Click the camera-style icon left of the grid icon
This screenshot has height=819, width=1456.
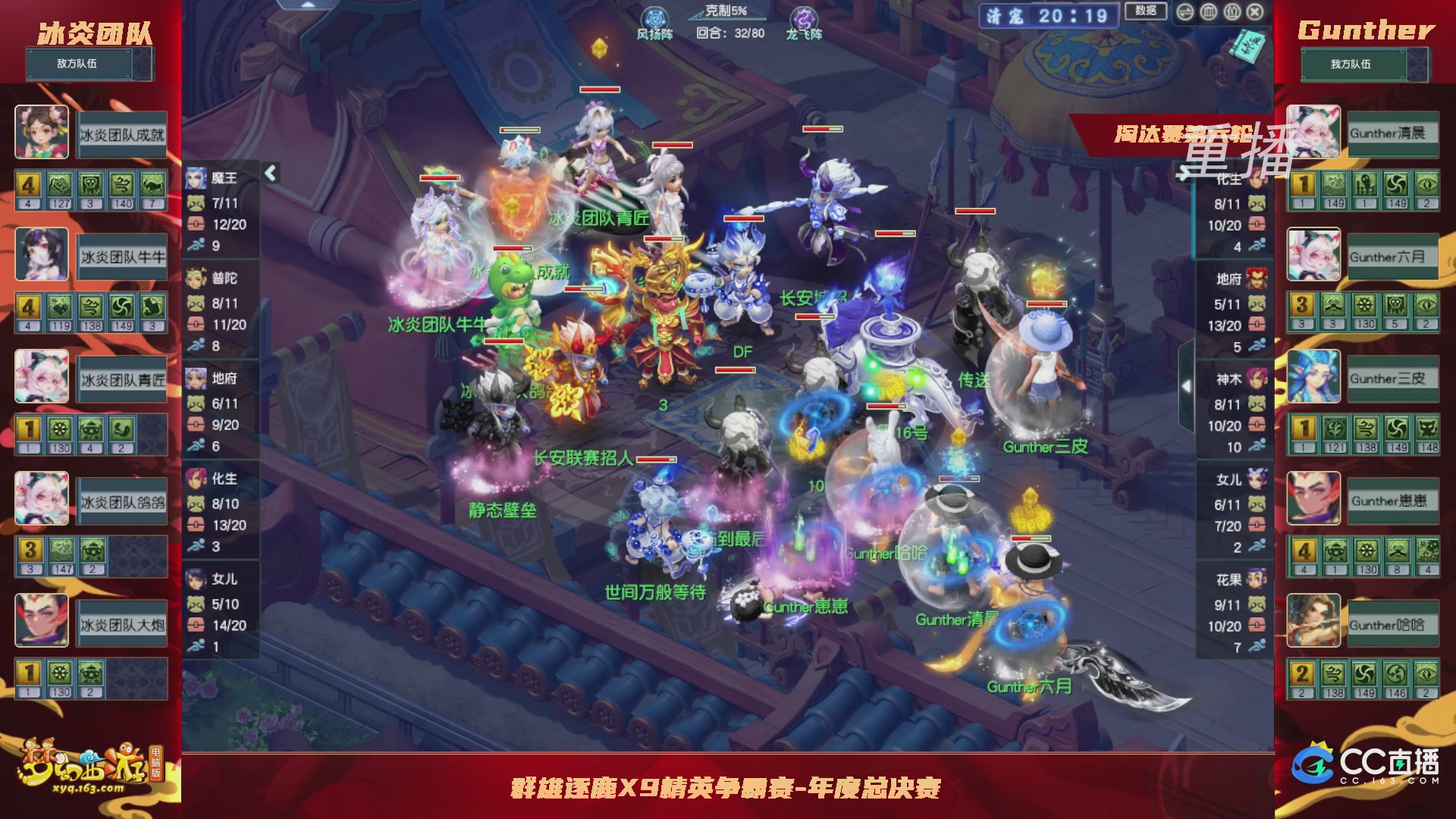[x=1185, y=11]
